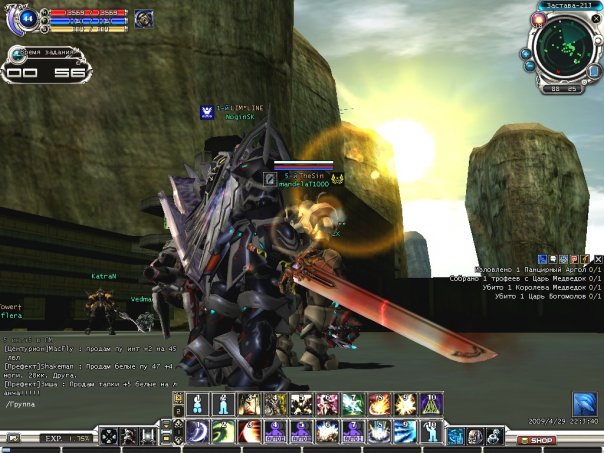Image resolution: width=604 pixels, height=453 pixels.
Task: Close the quest tracker with its X icon
Action: pyautogui.click(x=597, y=259)
